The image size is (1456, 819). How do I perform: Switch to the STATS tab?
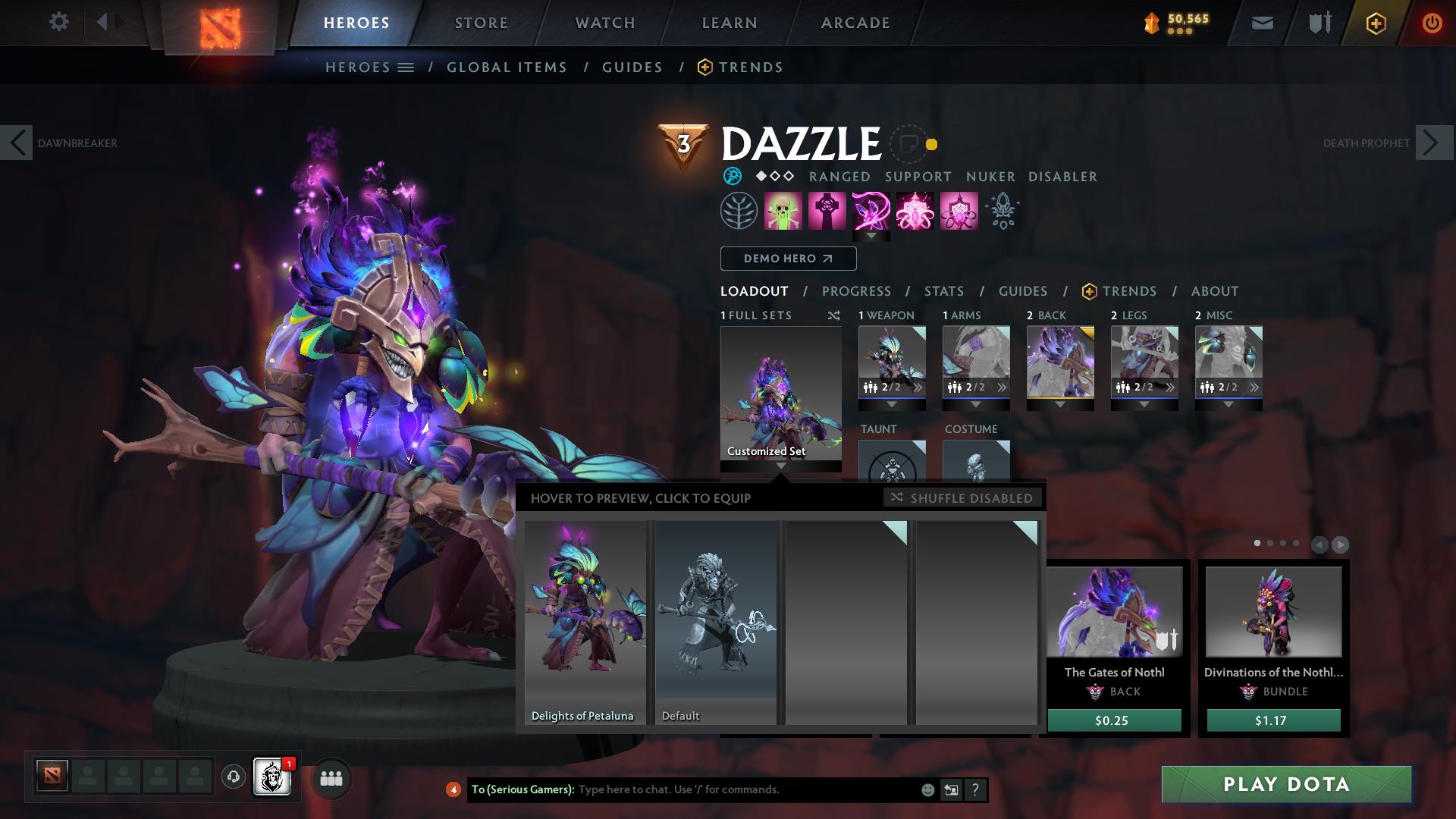point(943,290)
